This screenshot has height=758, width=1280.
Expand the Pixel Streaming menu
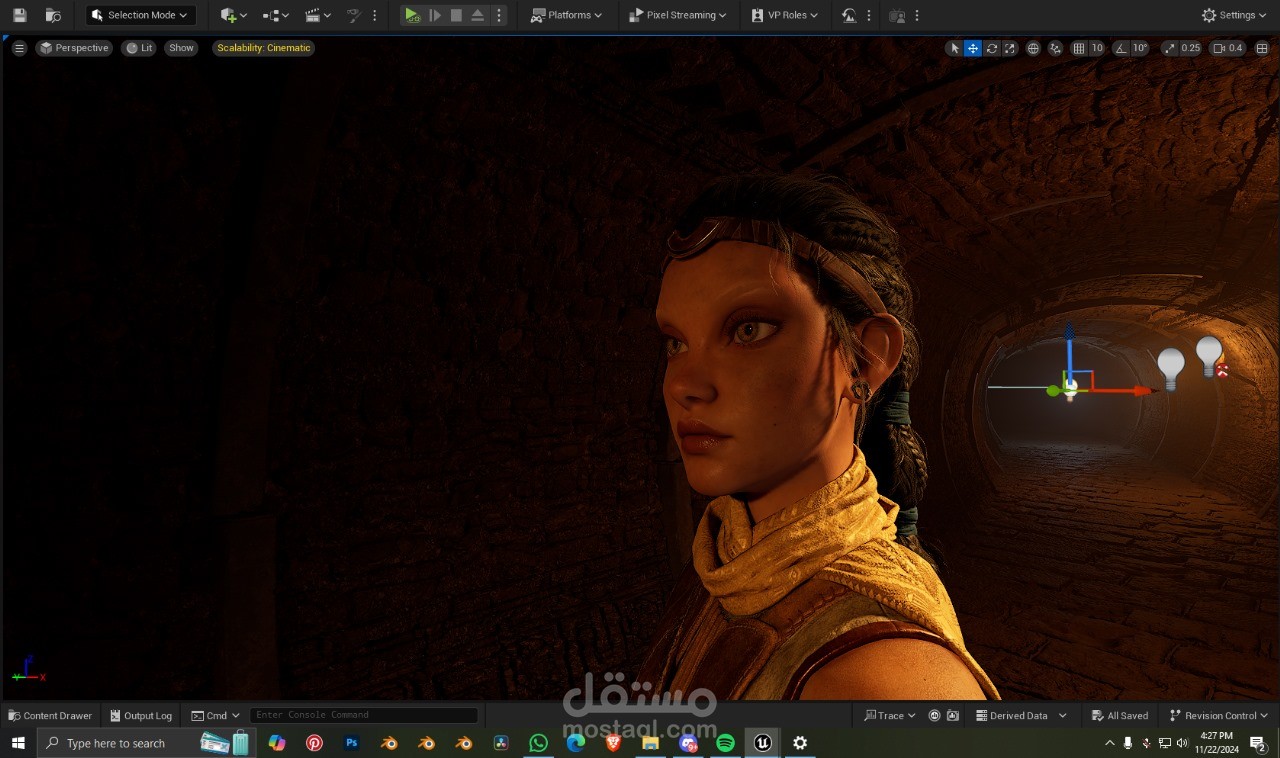pos(678,15)
